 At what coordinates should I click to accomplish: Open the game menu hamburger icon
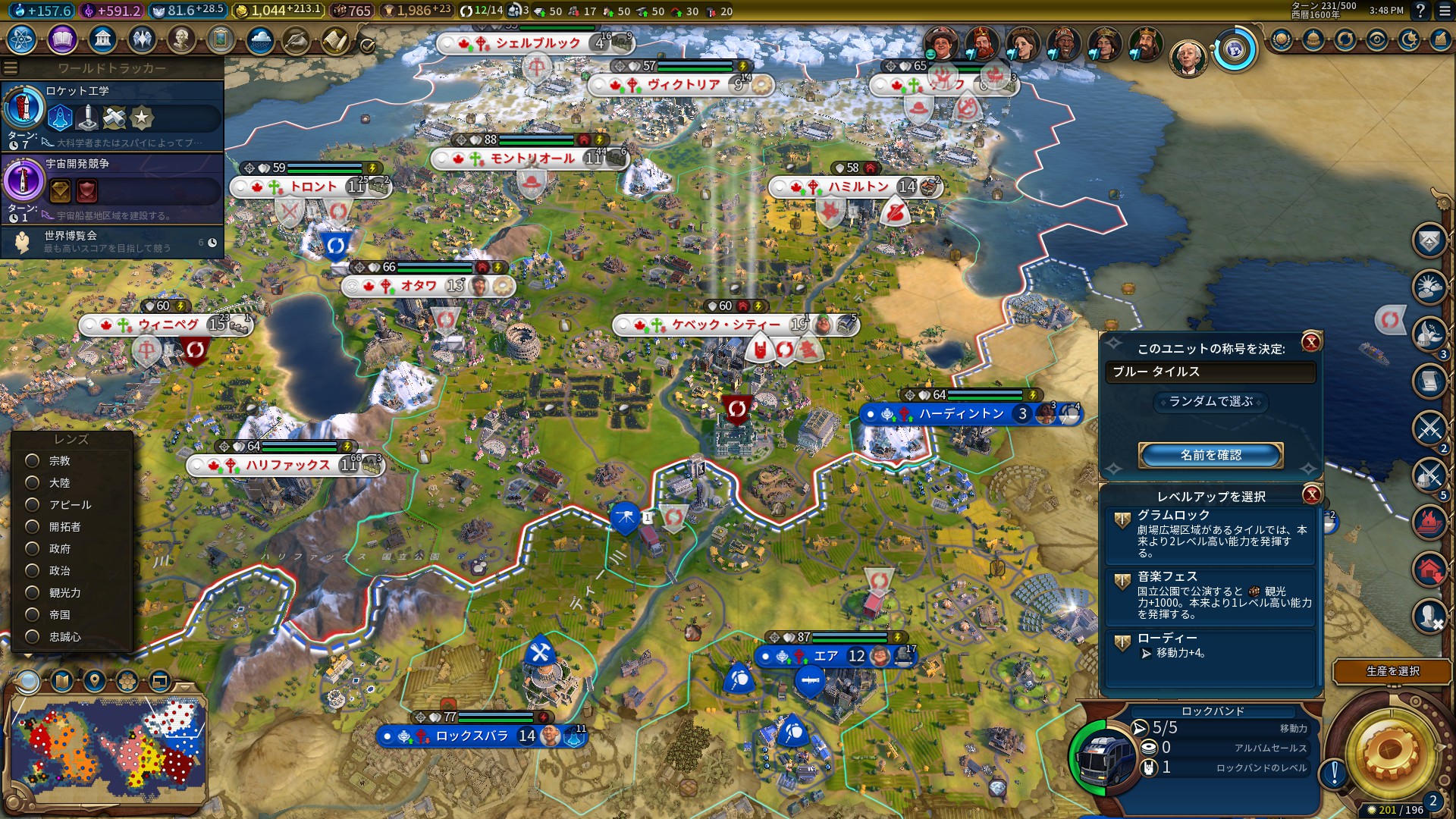[x=1444, y=11]
